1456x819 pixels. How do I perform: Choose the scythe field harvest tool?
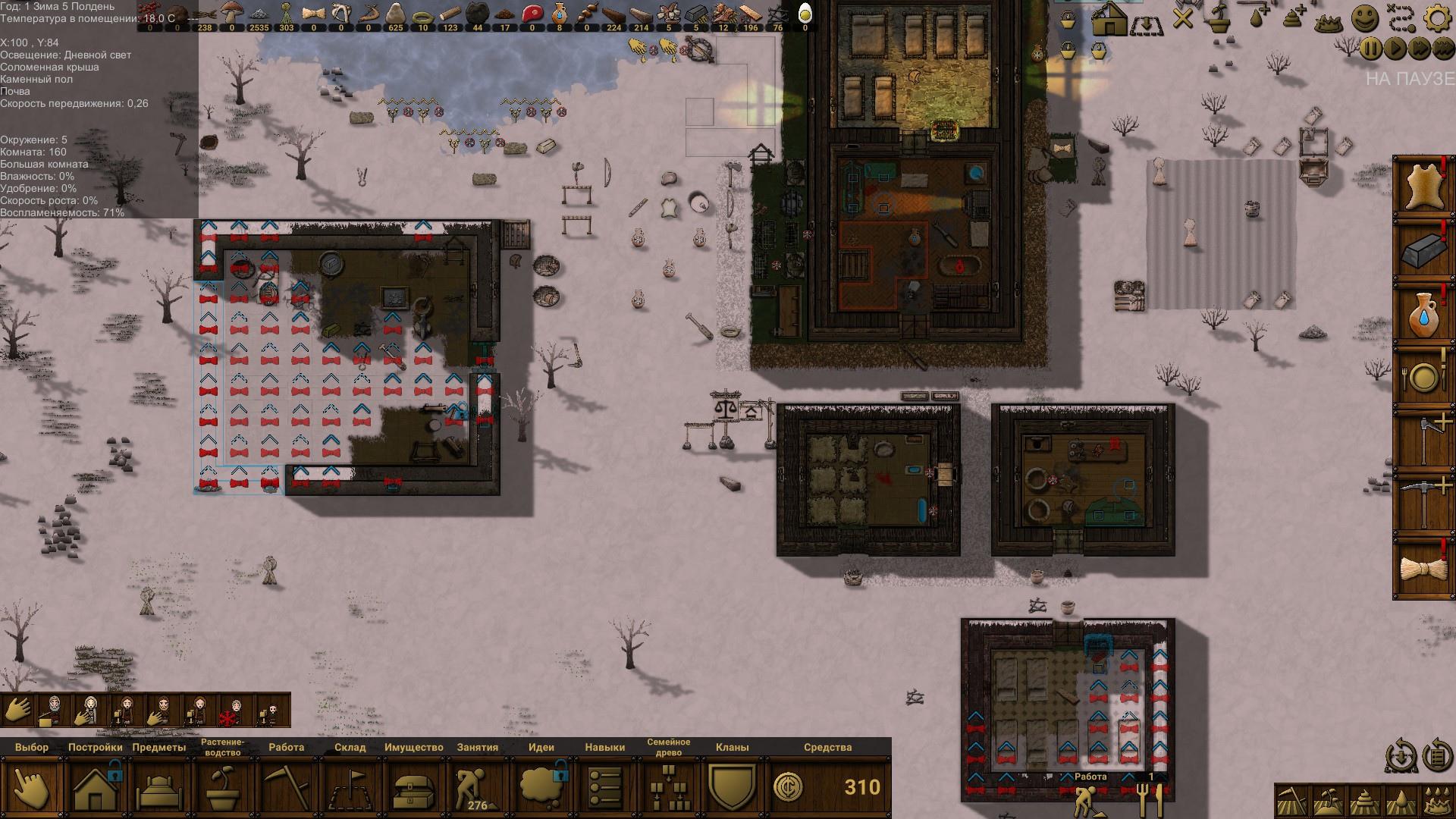tap(1291, 801)
